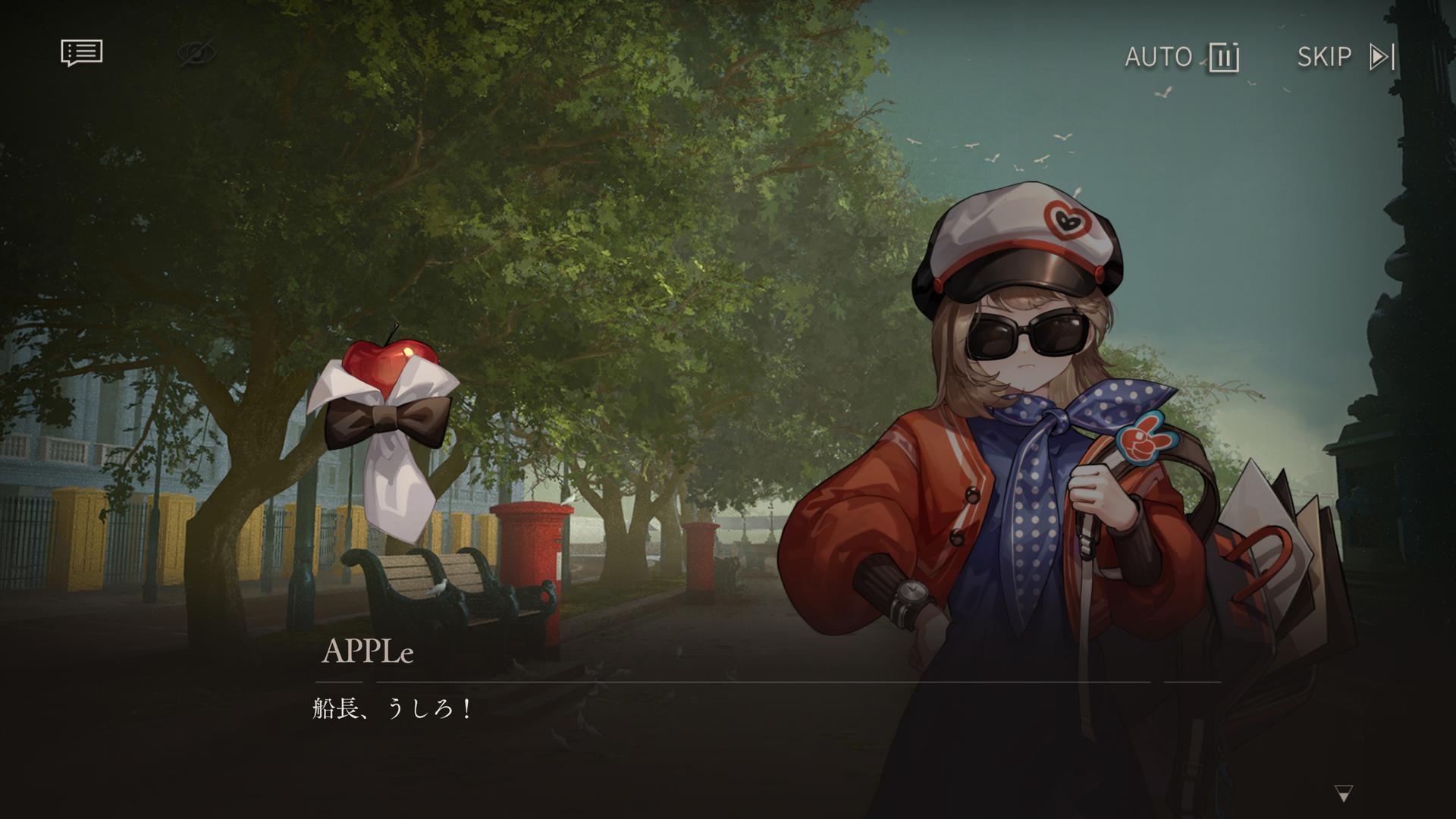The width and height of the screenshot is (1456, 819).
Task: Open the dialogue log icon
Action: click(x=81, y=53)
